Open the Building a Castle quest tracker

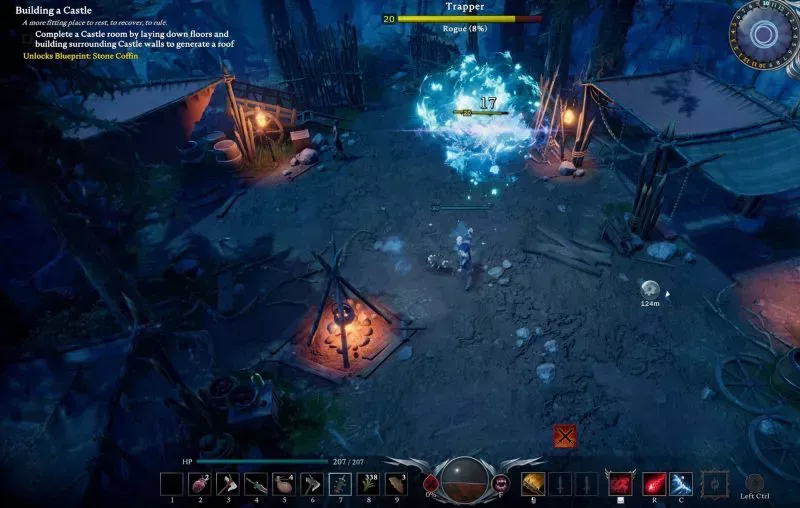(x=54, y=10)
